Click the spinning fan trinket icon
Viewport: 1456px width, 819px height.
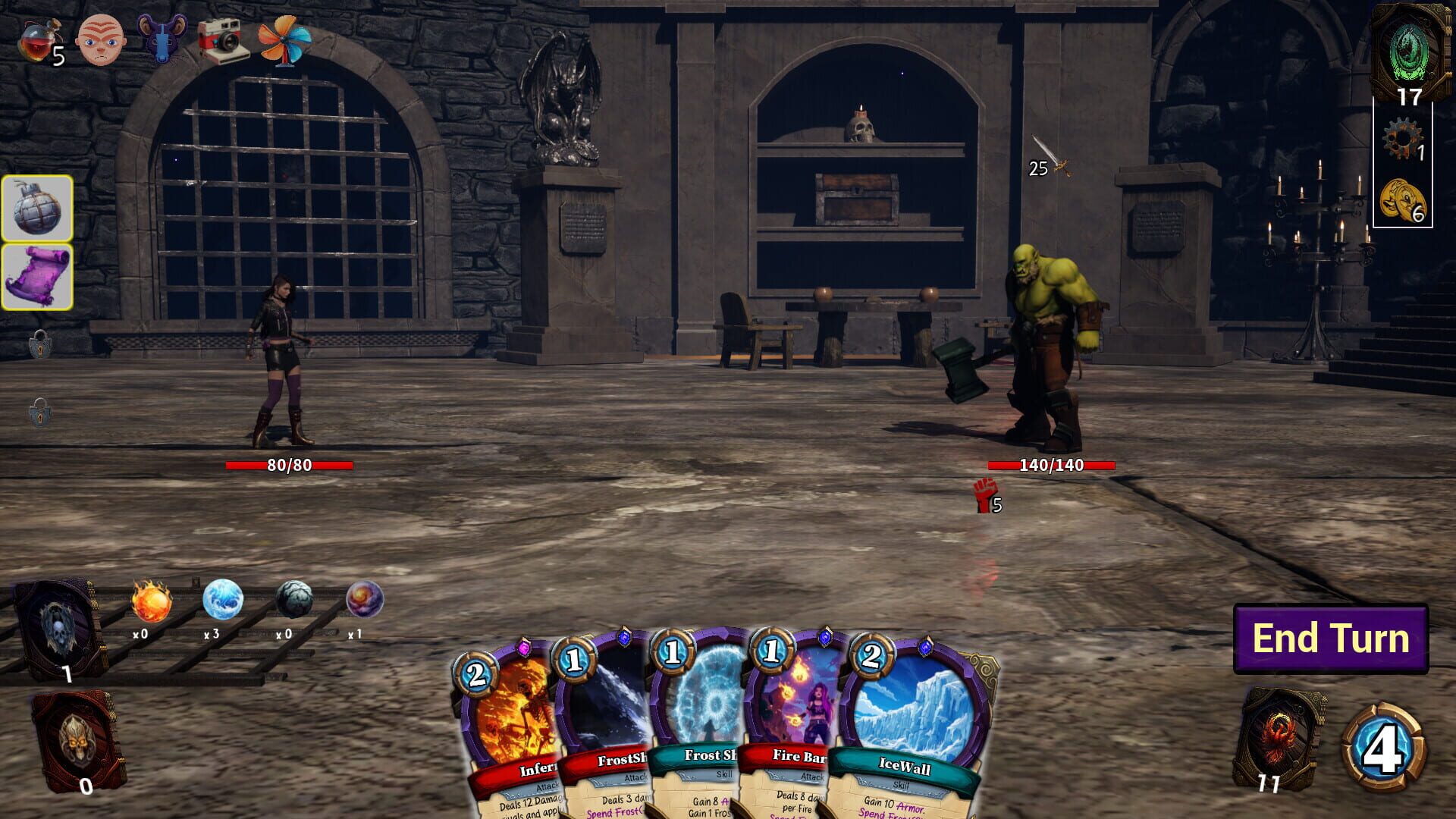pyautogui.click(x=287, y=43)
